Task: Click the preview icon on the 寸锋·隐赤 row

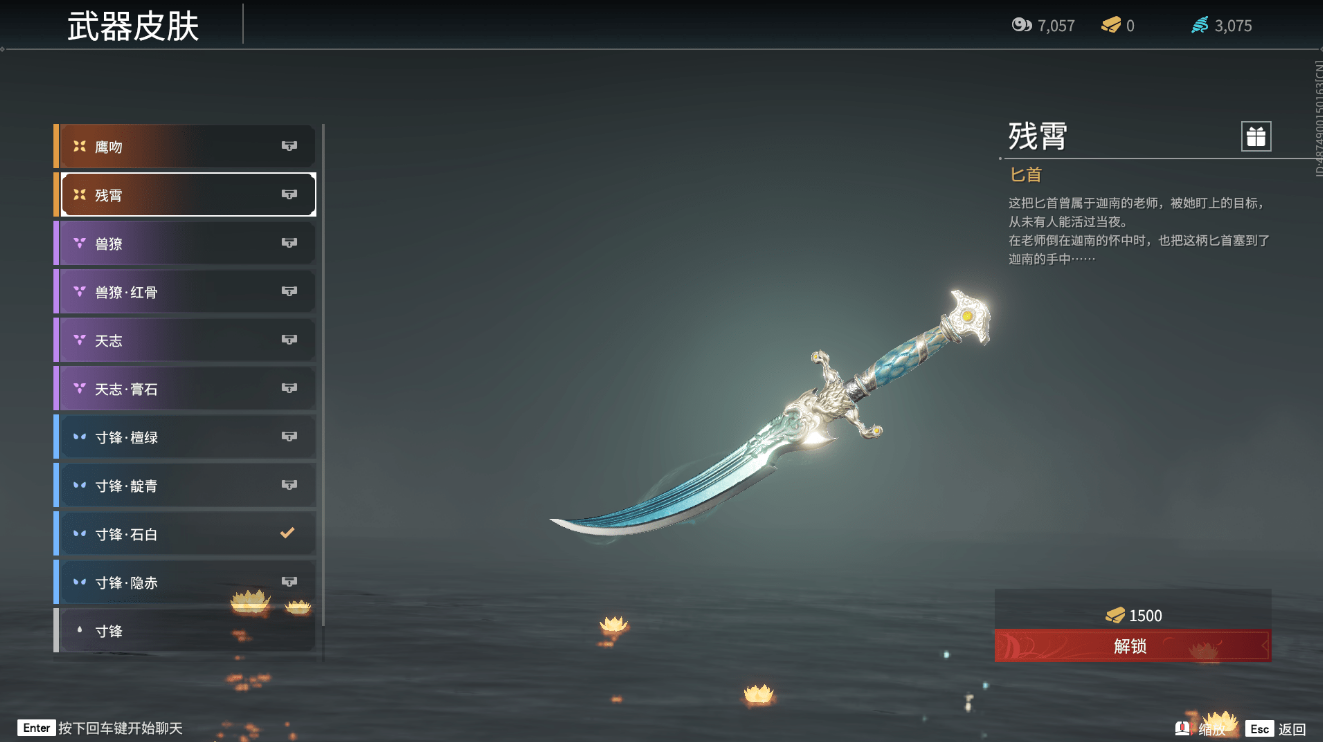Action: click(x=289, y=581)
